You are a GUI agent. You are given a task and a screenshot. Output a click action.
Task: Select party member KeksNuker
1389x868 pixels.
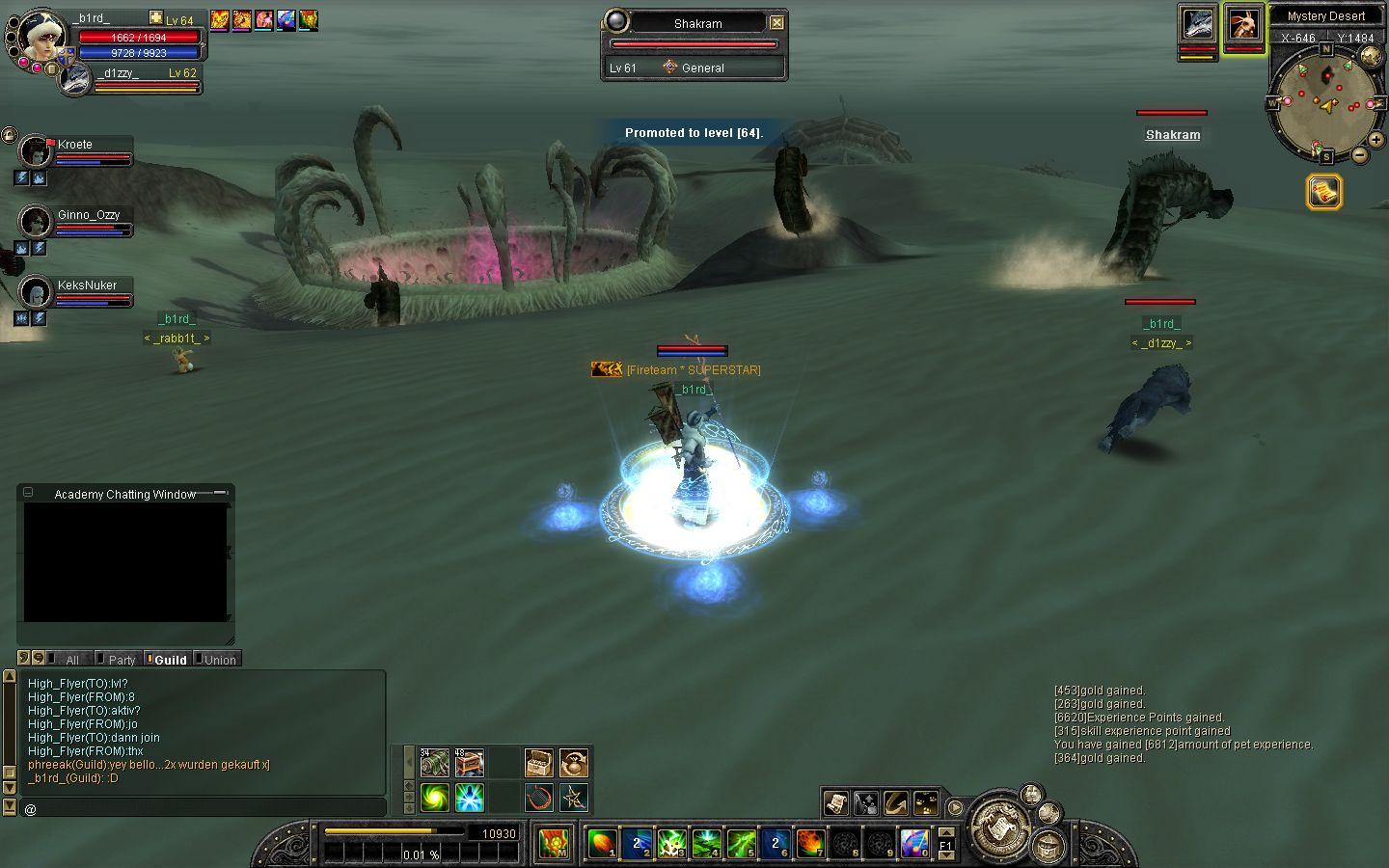87,285
